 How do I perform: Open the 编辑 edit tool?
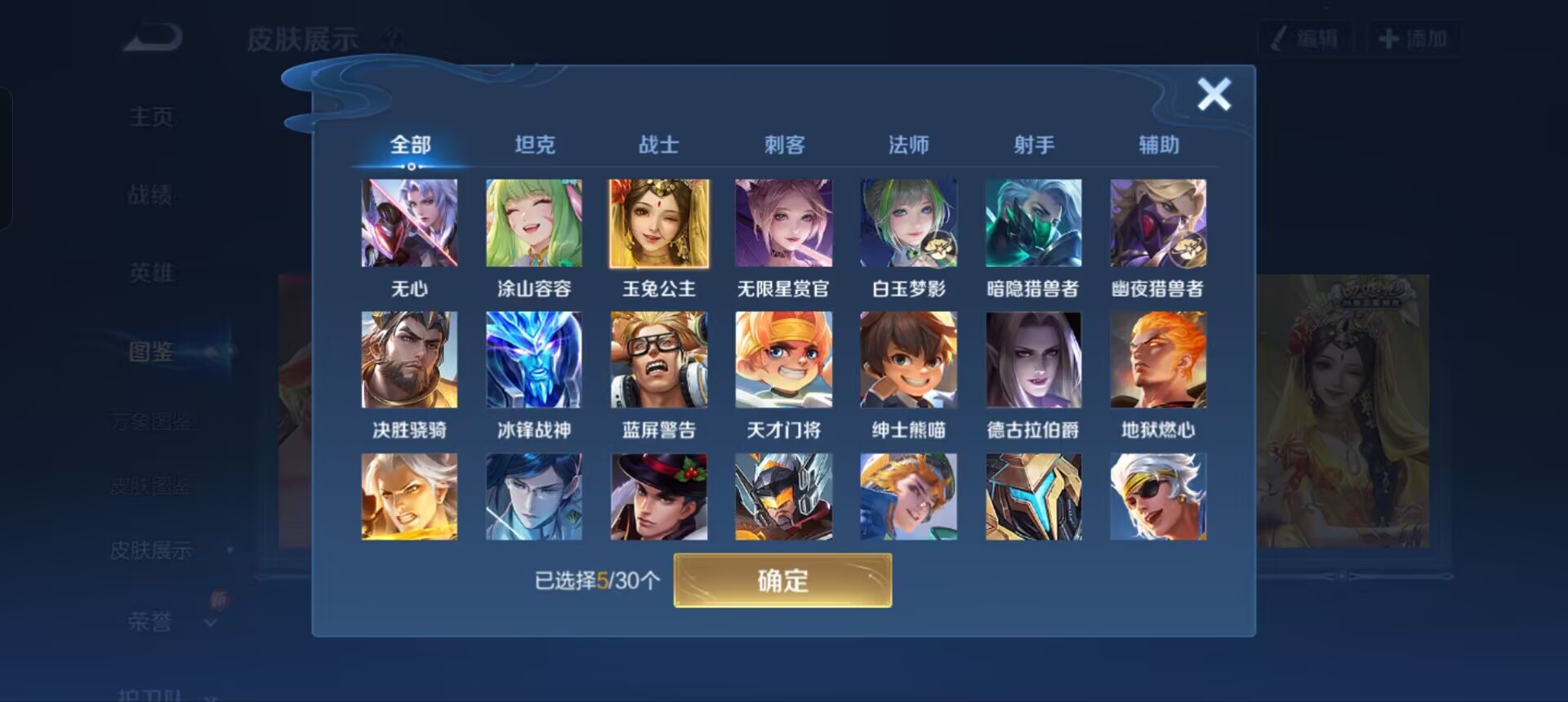pyautogui.click(x=1304, y=37)
